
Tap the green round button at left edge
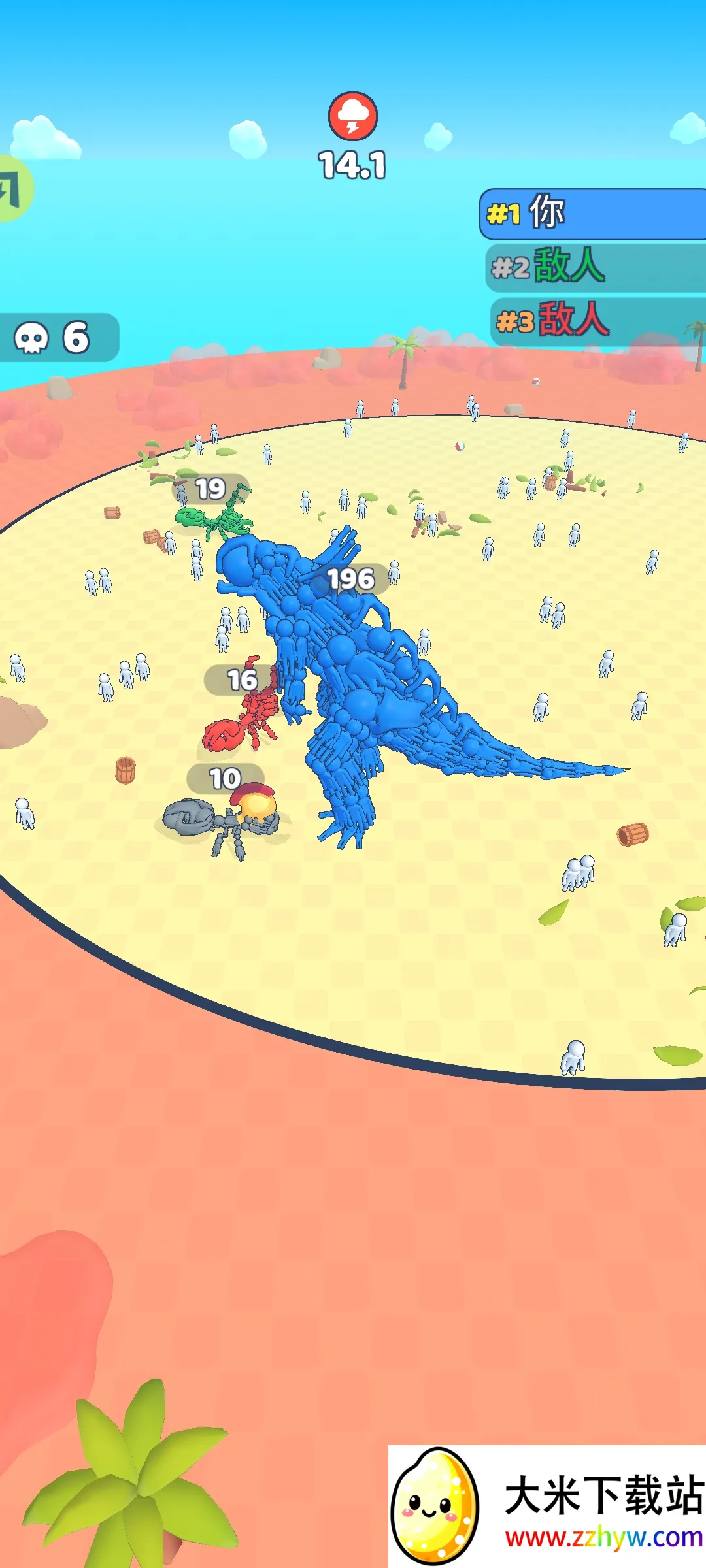click(13, 189)
